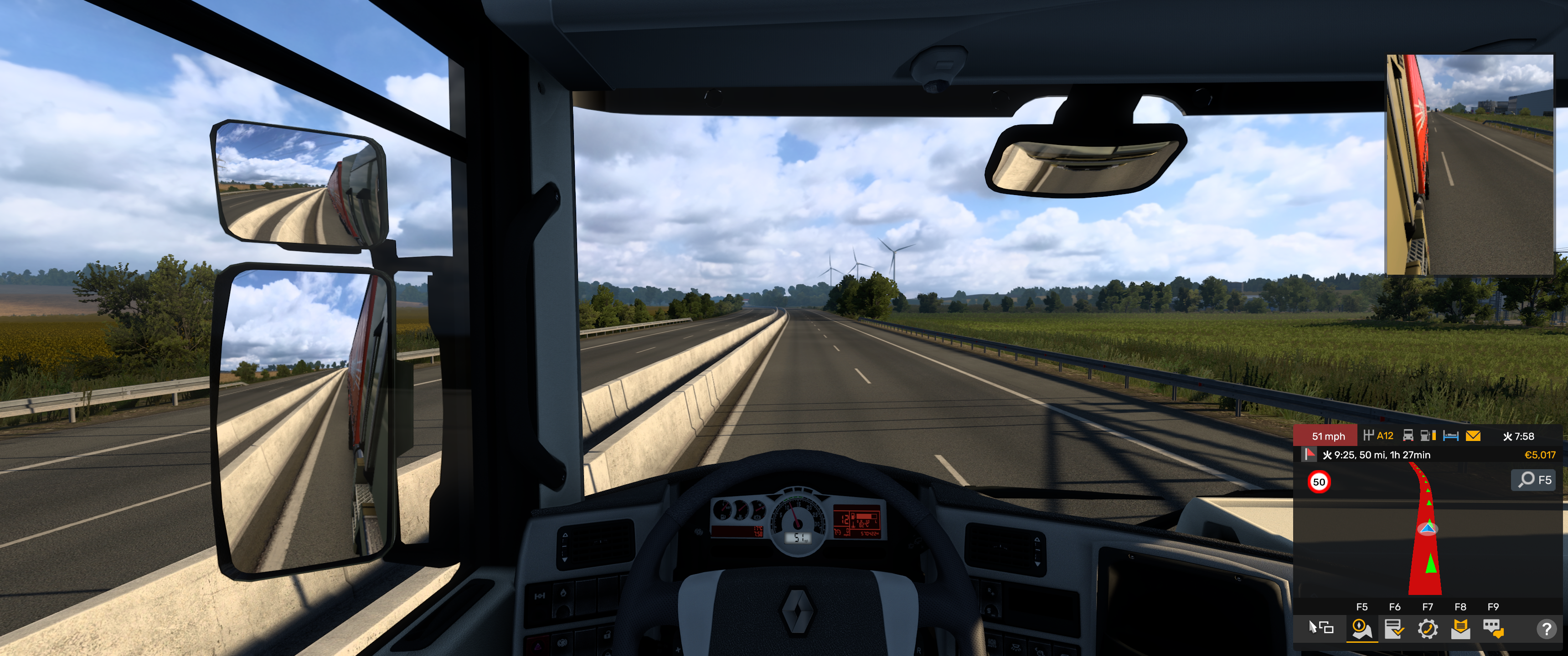Switch to the F9 tab
The width and height of the screenshot is (1568, 656).
pos(1493,608)
